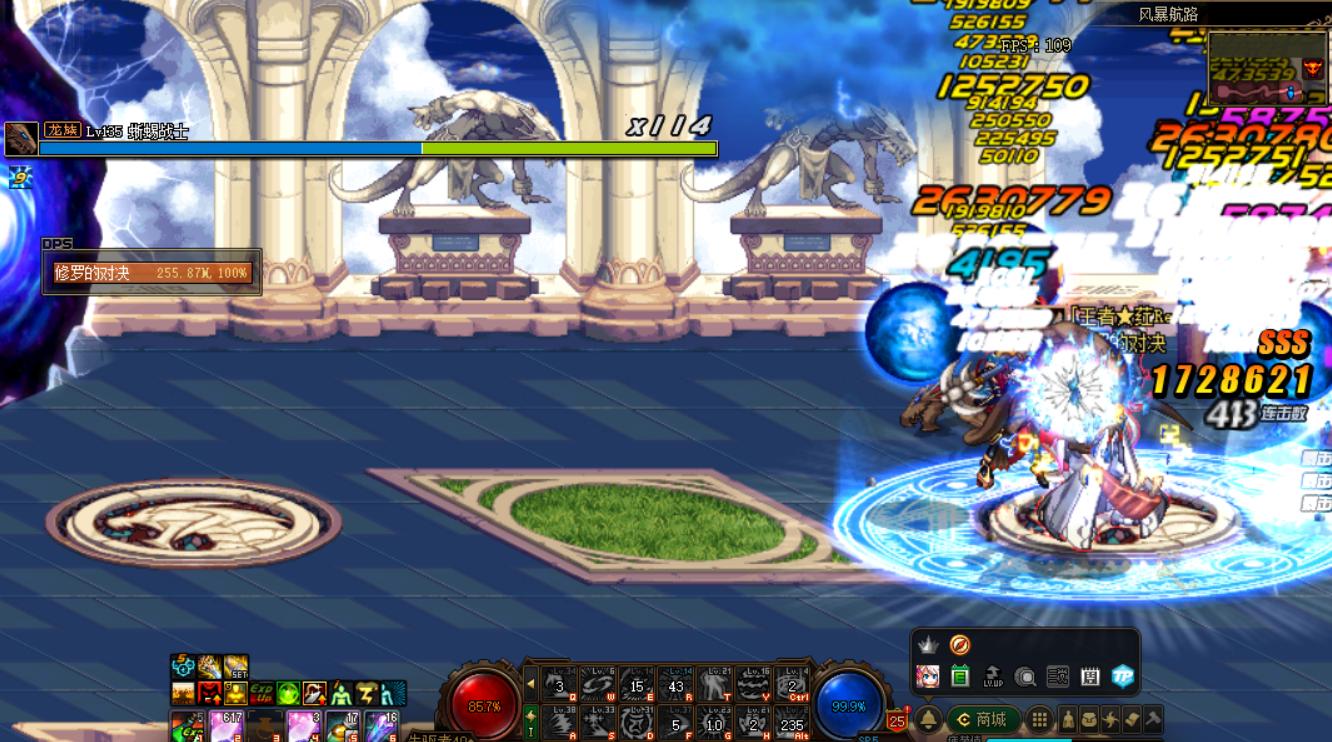Click the red 25 badge icon
1332x742 pixels.
pos(897,720)
